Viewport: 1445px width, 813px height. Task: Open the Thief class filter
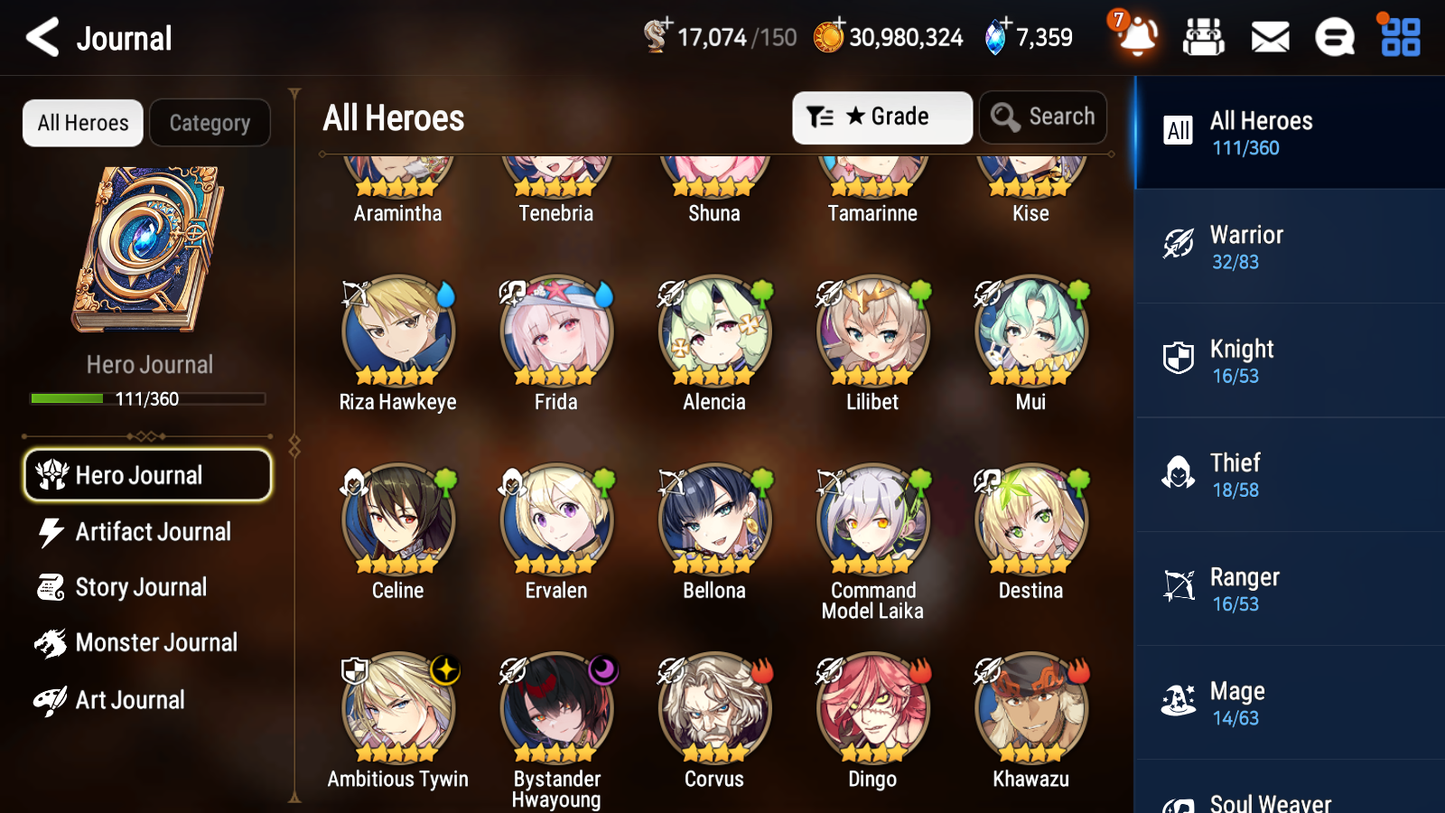[1289, 474]
